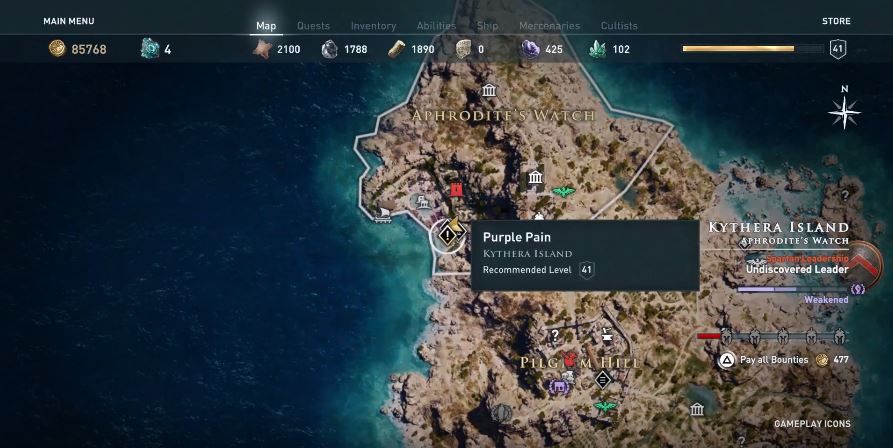This screenshot has width=893, height=448.
Task: Click the compass rose north indicator
Action: tap(845, 112)
